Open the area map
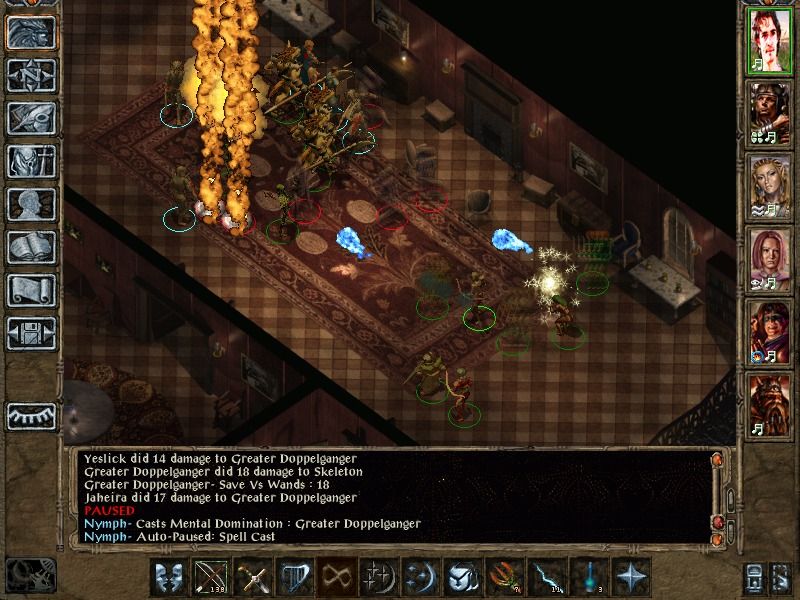This screenshot has height=600, width=800. pyautogui.click(x=31, y=75)
